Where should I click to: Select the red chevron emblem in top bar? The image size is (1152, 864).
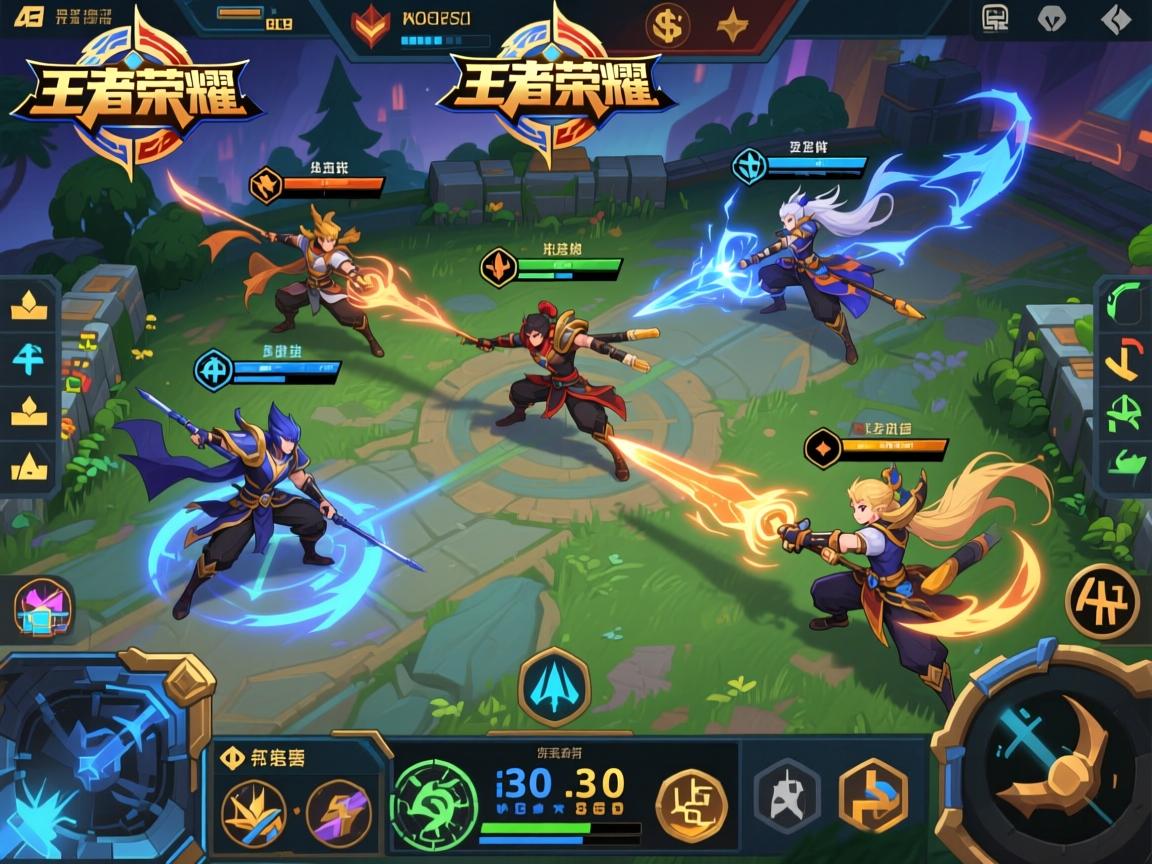pyautogui.click(x=371, y=27)
